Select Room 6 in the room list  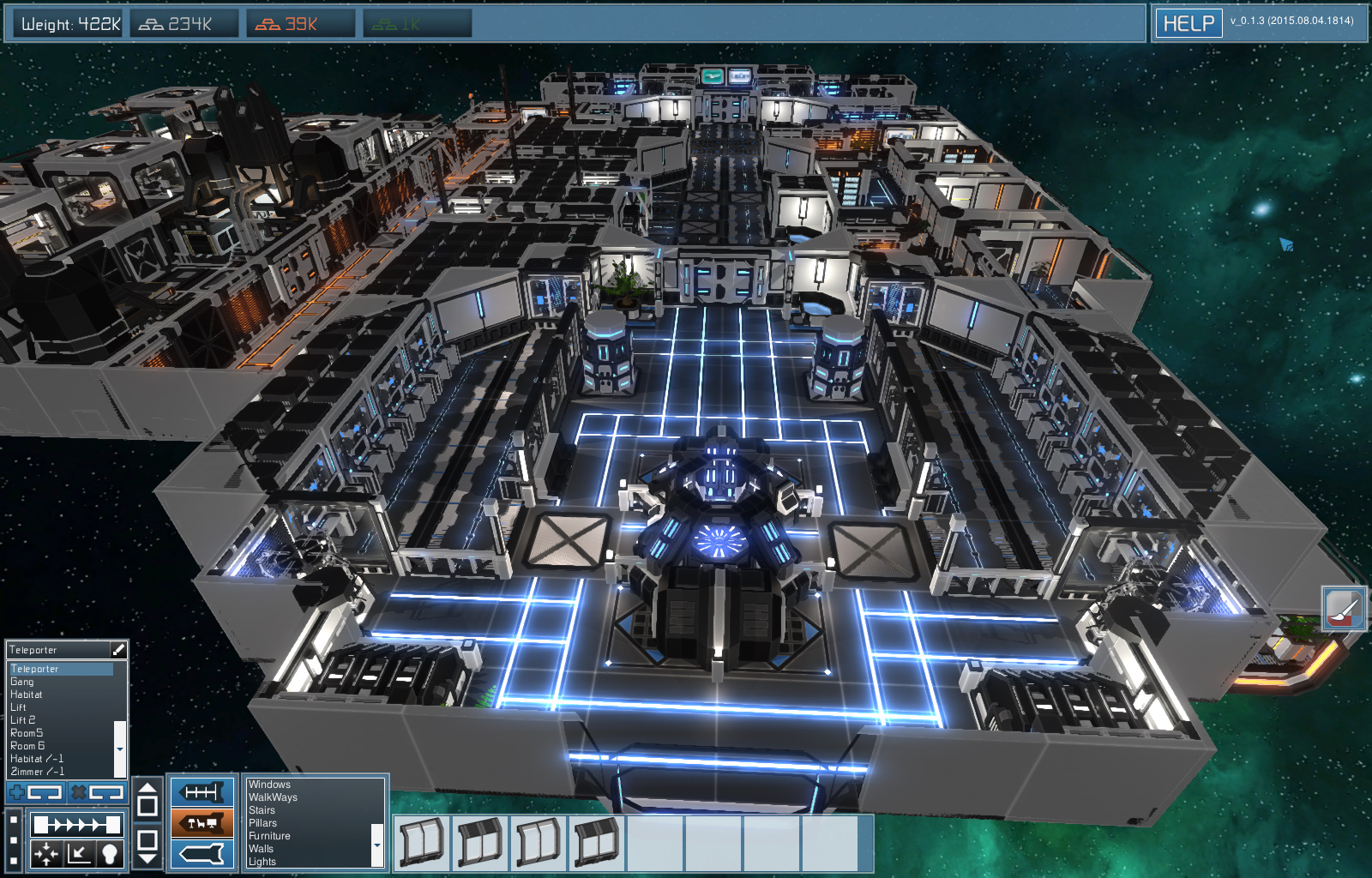tap(27, 745)
